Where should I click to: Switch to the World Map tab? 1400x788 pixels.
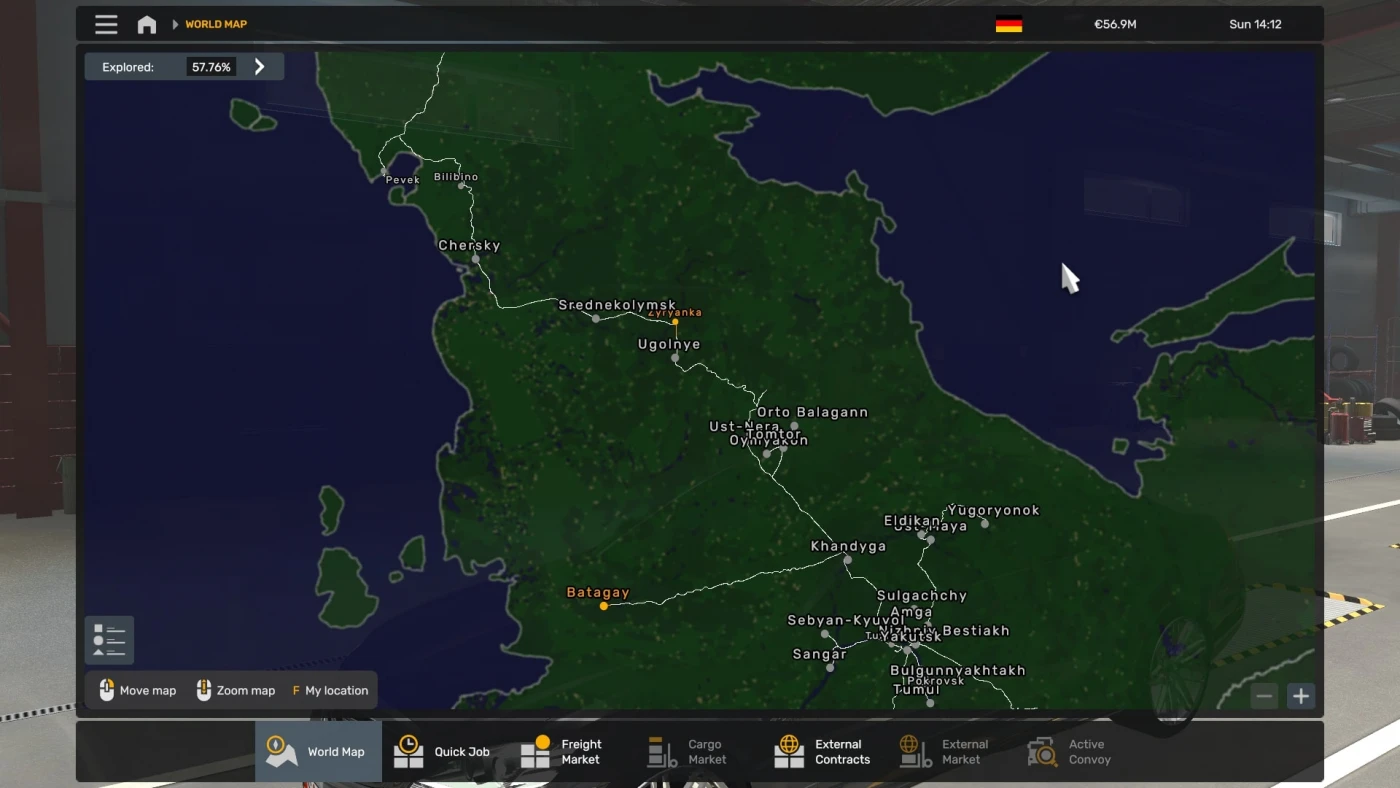[x=318, y=751]
